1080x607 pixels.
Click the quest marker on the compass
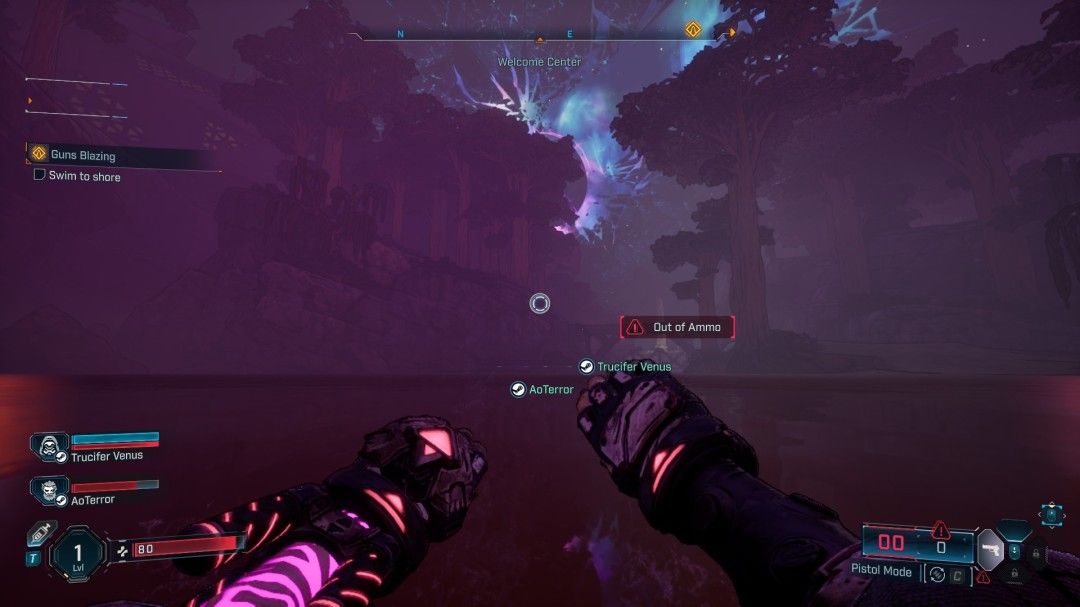click(691, 29)
